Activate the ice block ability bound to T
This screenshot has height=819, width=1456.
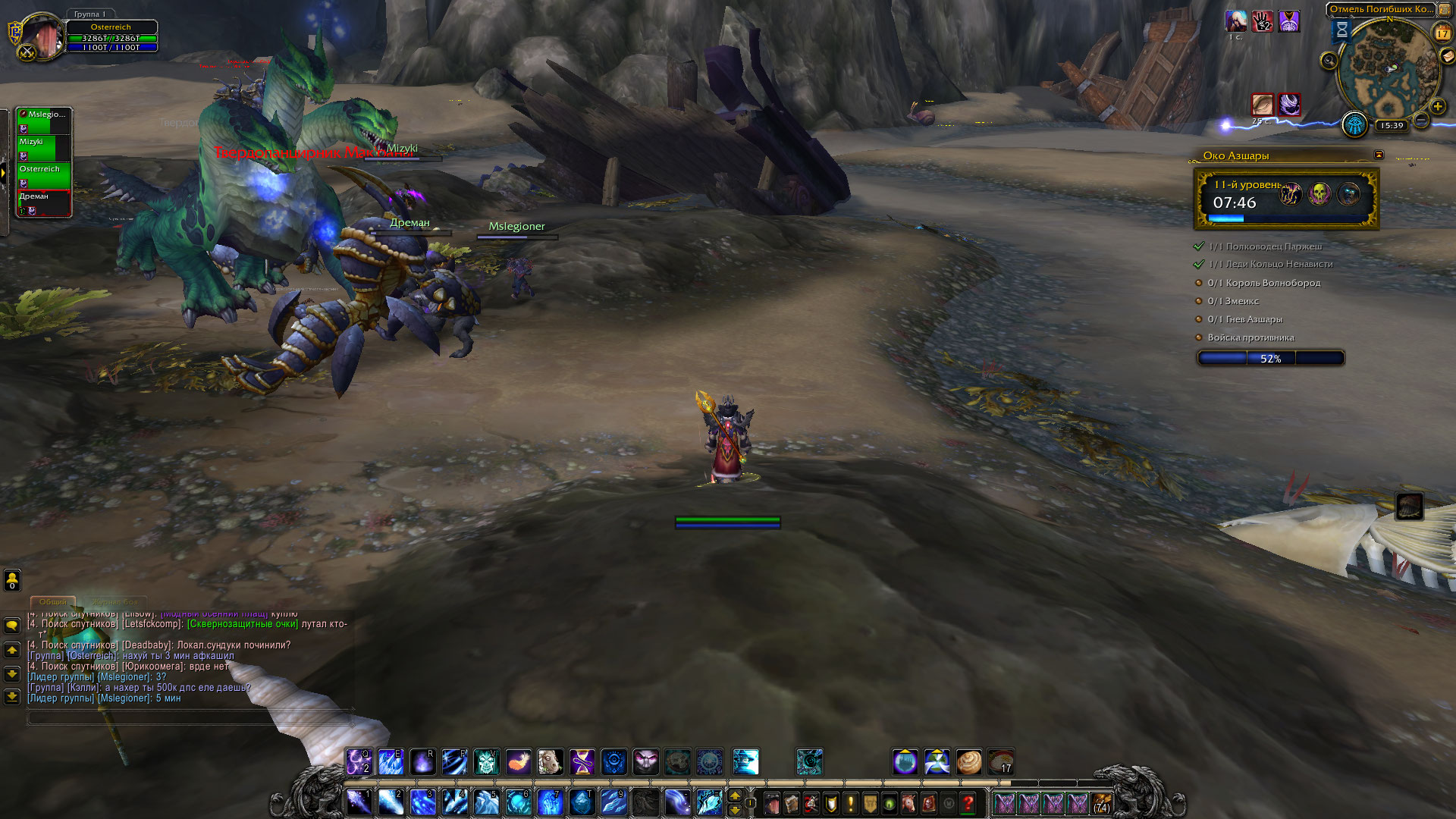[x=582, y=802]
